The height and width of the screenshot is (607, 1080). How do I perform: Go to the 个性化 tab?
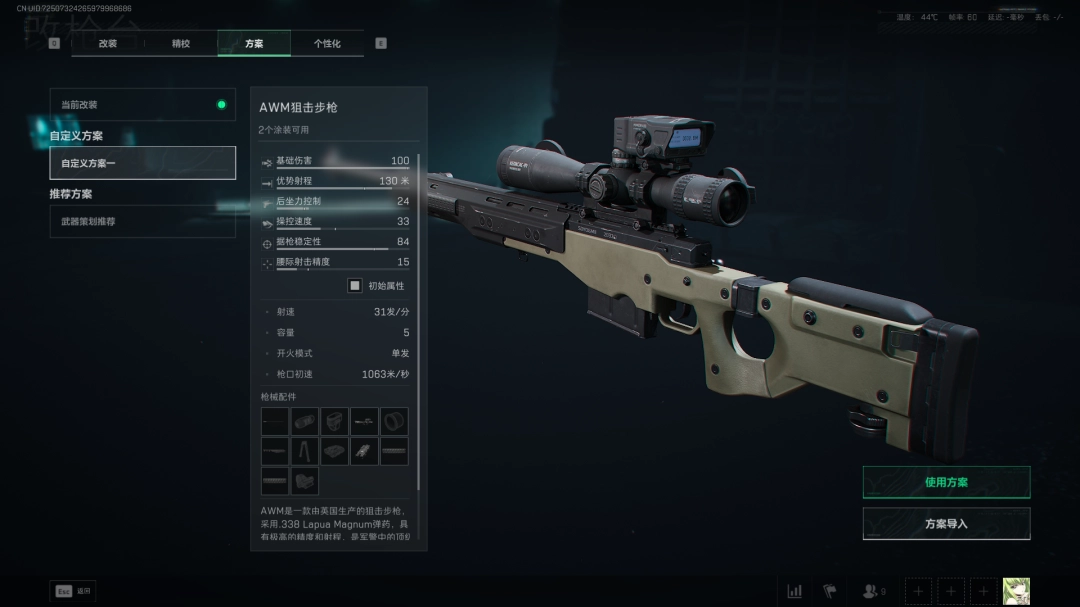(327, 43)
